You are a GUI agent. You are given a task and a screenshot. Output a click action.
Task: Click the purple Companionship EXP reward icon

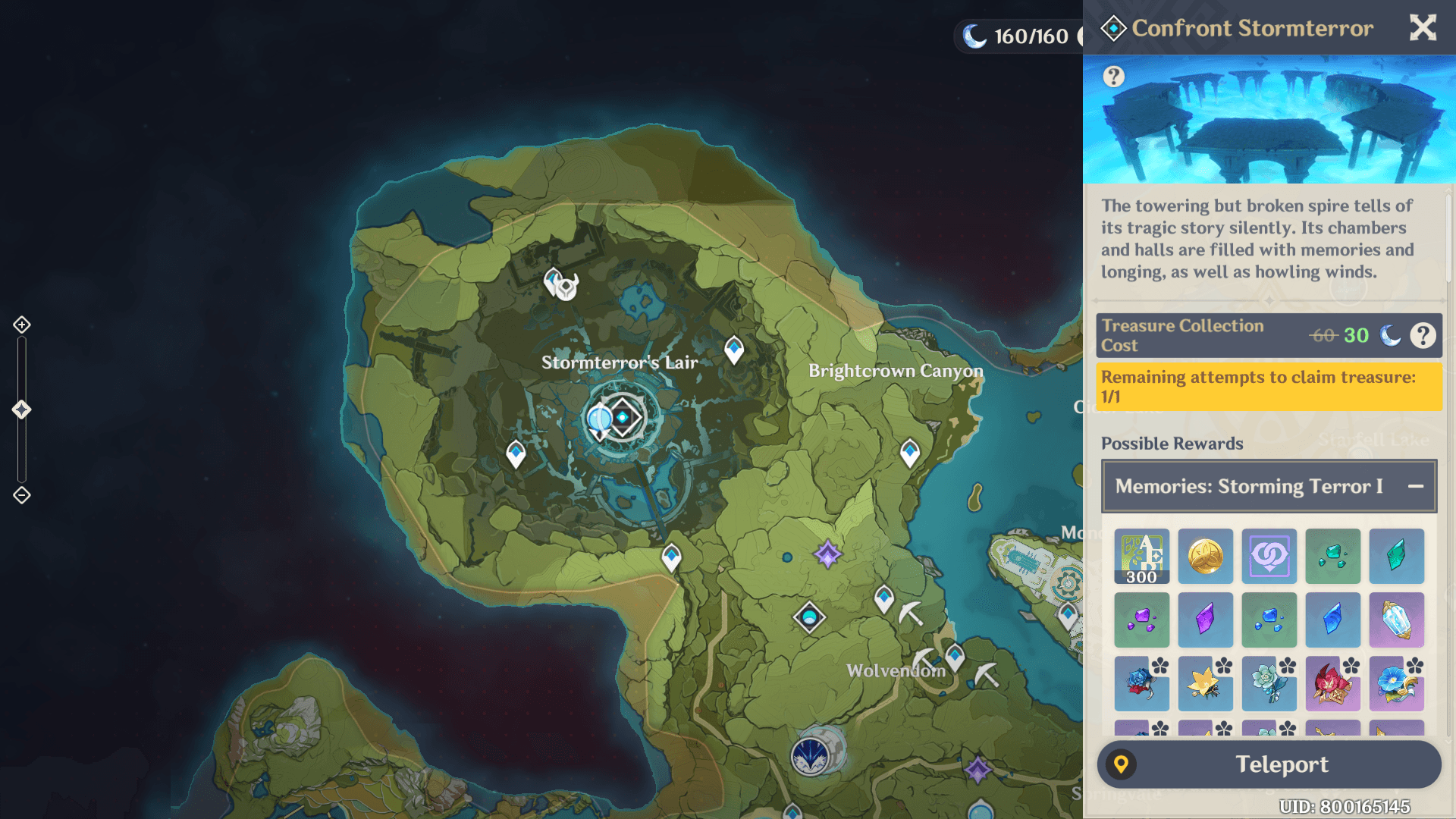[x=1269, y=556]
